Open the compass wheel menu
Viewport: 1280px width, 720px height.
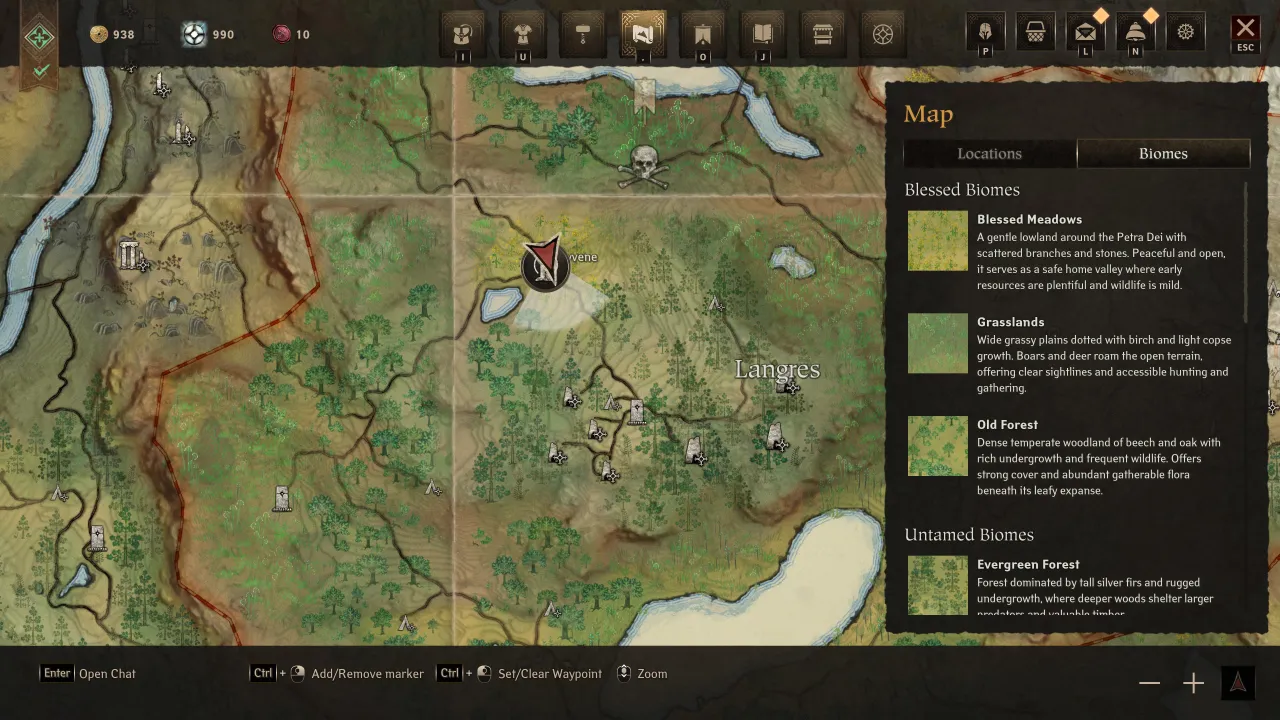coord(883,35)
